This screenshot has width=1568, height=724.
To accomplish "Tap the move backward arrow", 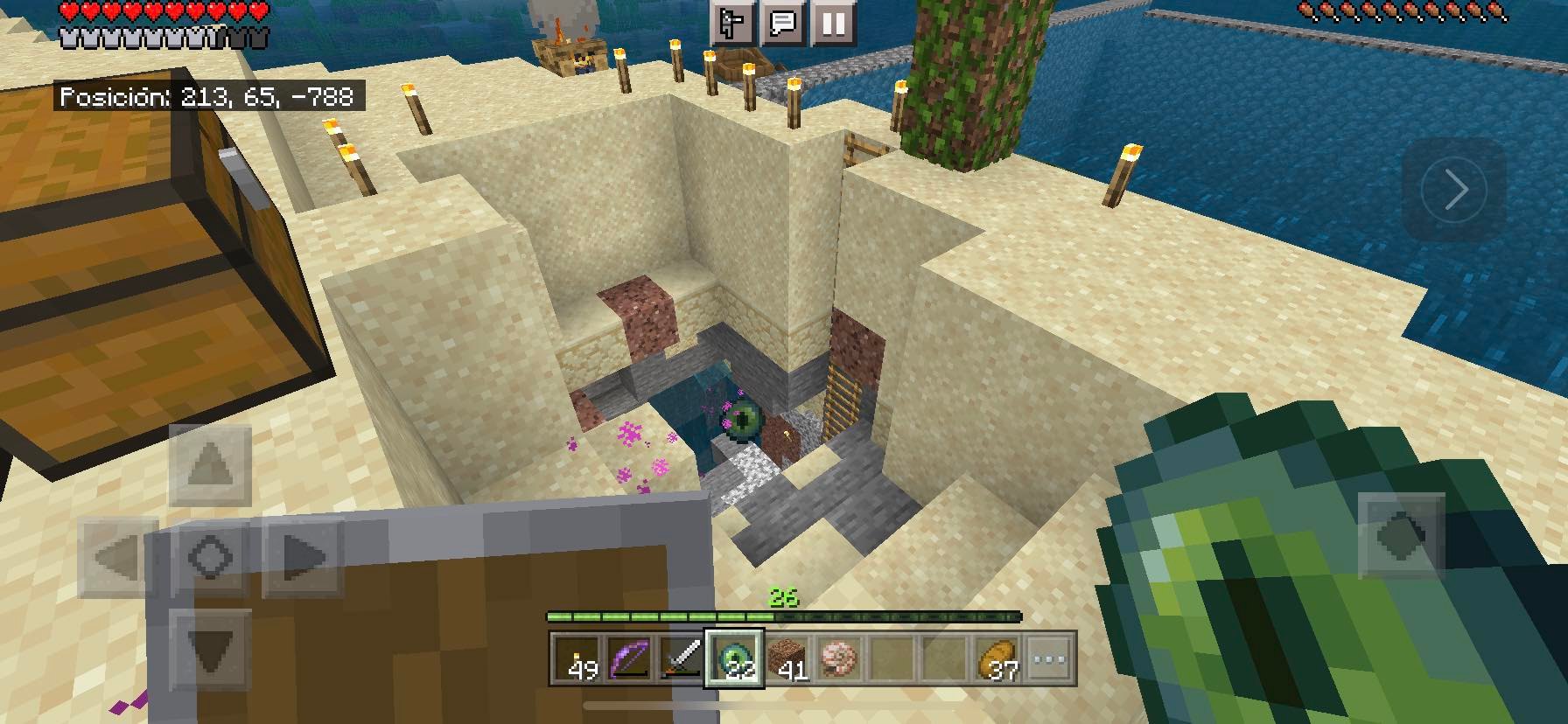I will pyautogui.click(x=210, y=649).
